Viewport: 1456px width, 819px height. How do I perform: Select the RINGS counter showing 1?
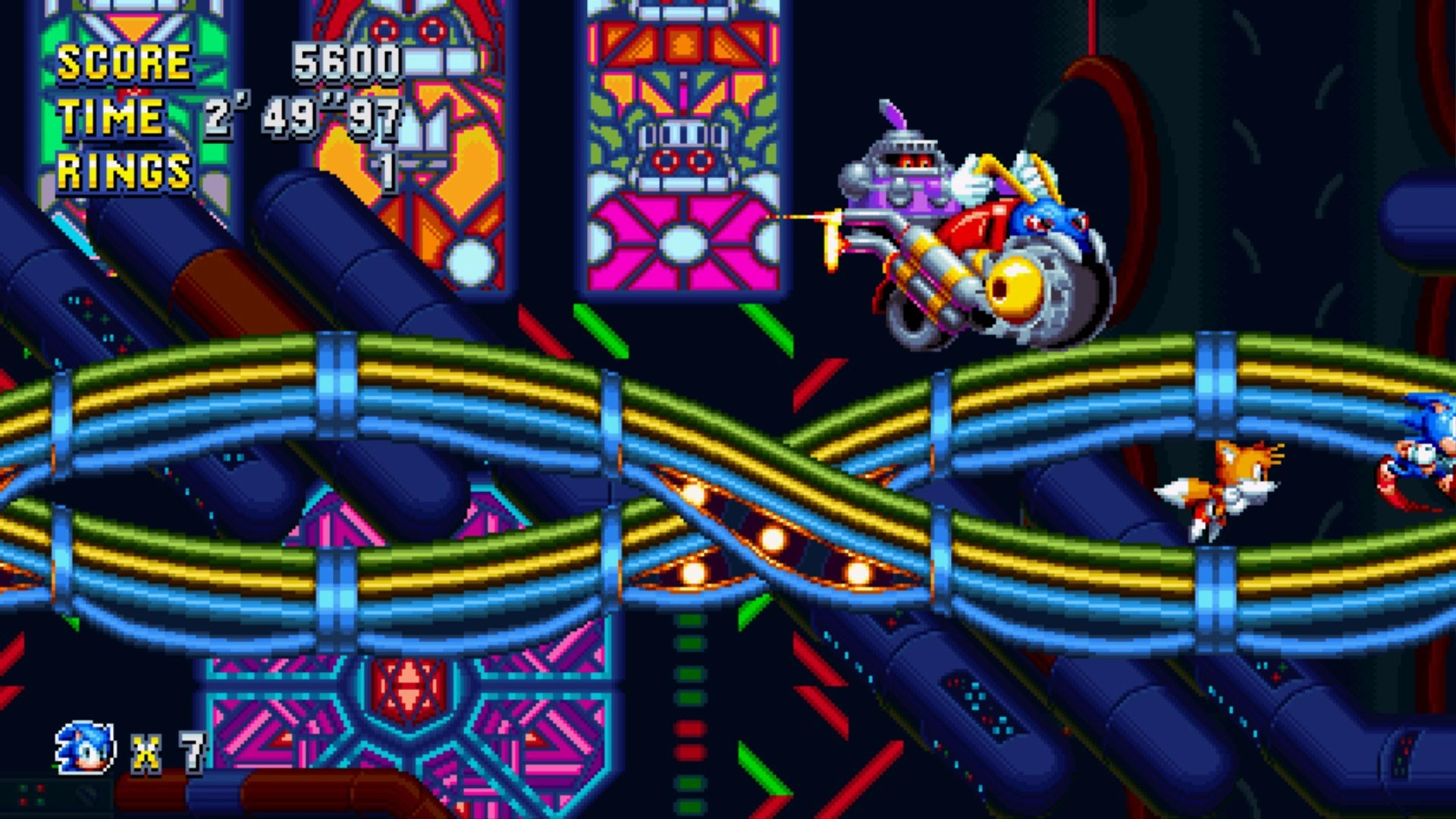pos(387,171)
